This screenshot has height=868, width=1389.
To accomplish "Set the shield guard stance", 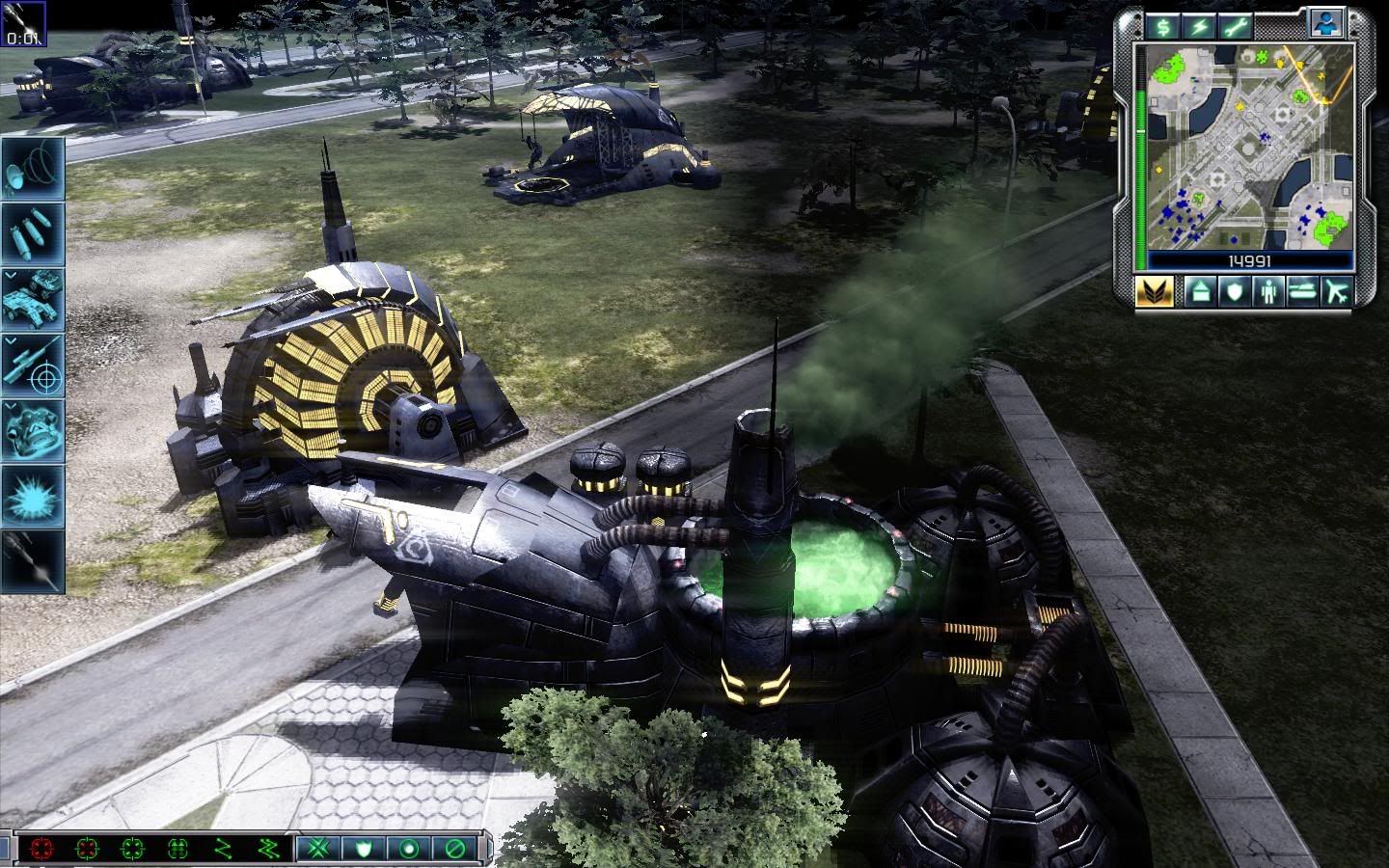I will pos(366,849).
